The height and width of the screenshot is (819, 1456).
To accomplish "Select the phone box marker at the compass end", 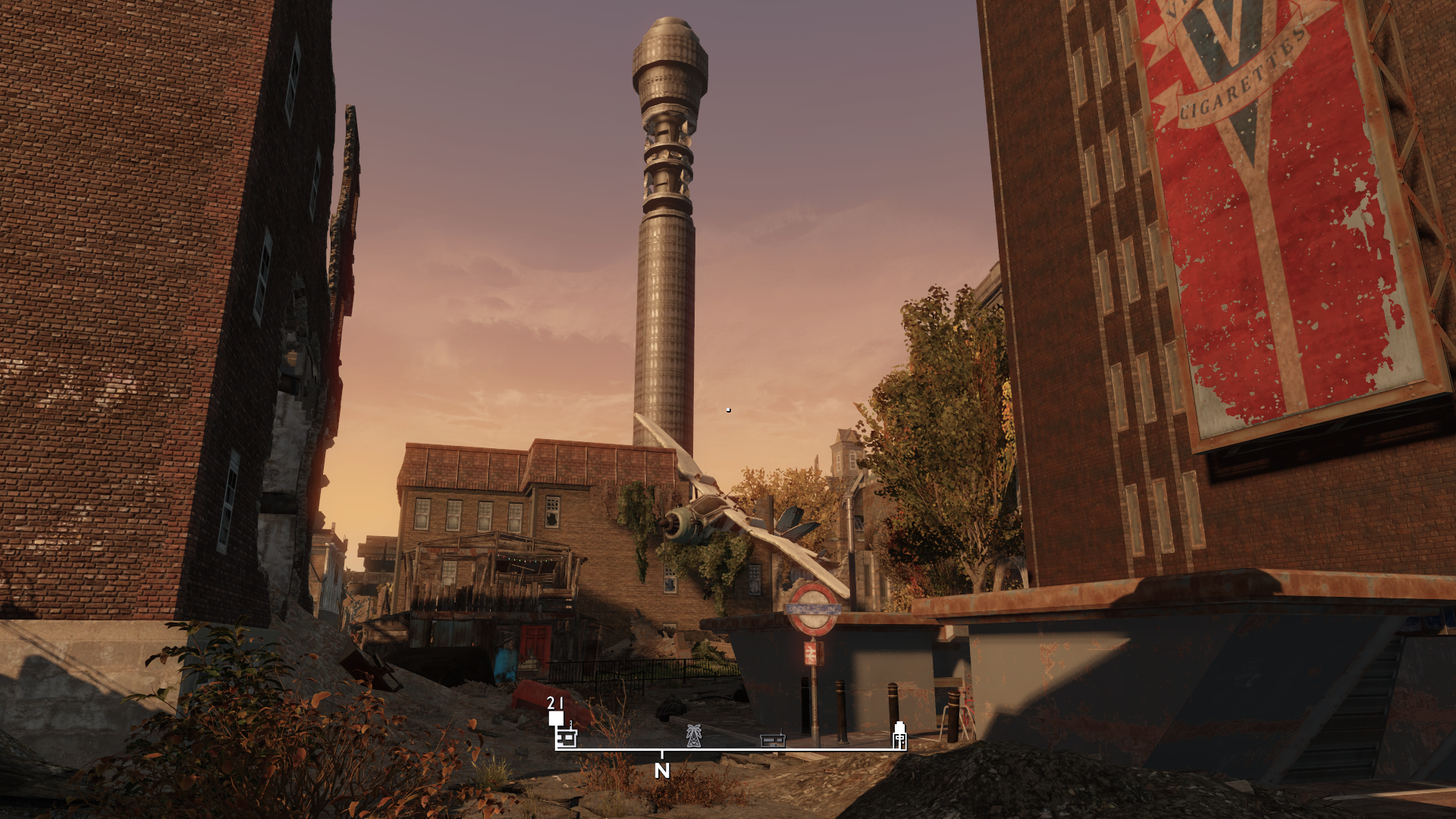I will 899,735.
